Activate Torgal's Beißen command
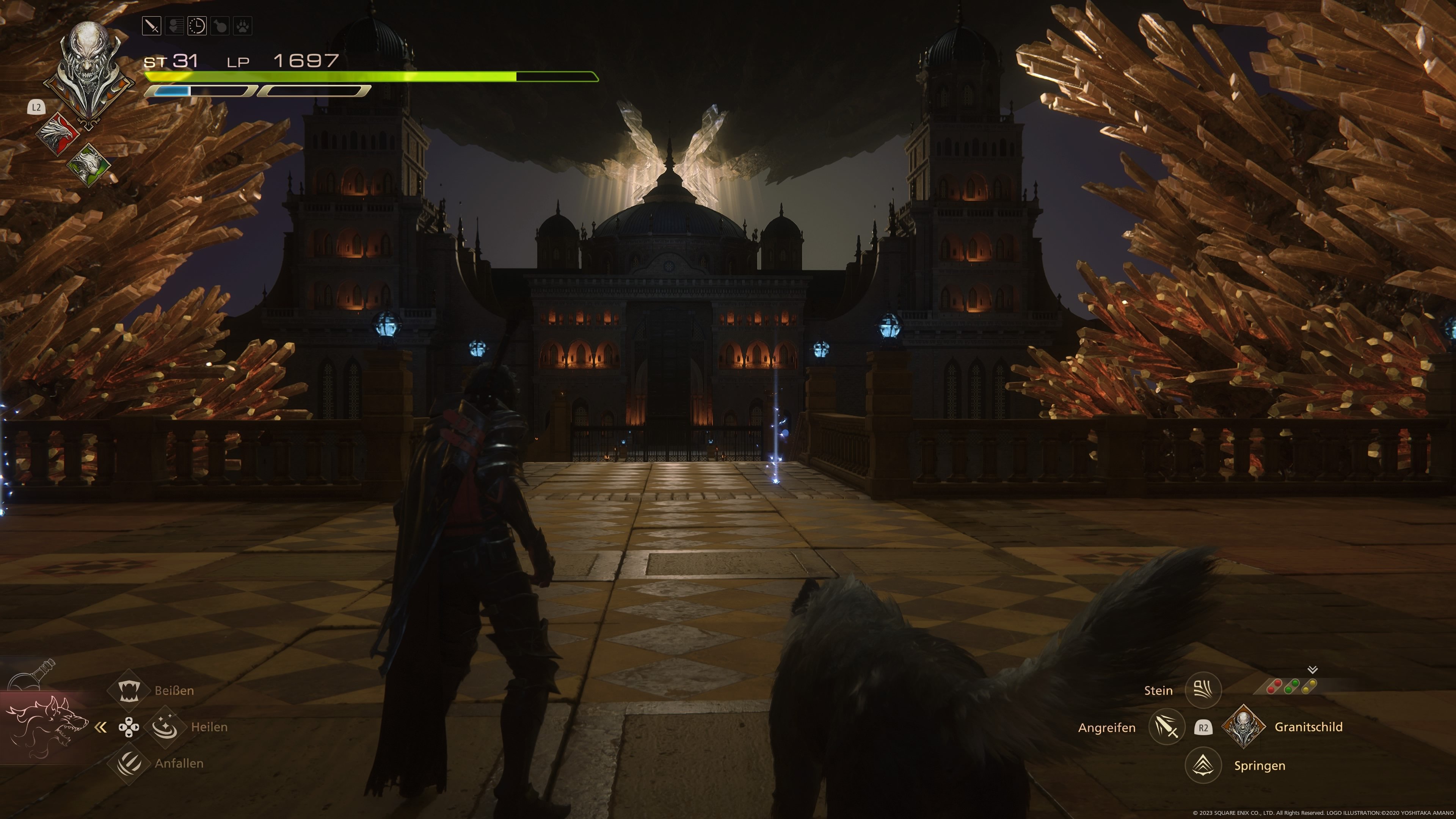Screen dimensions: 1456x819 point(129,690)
